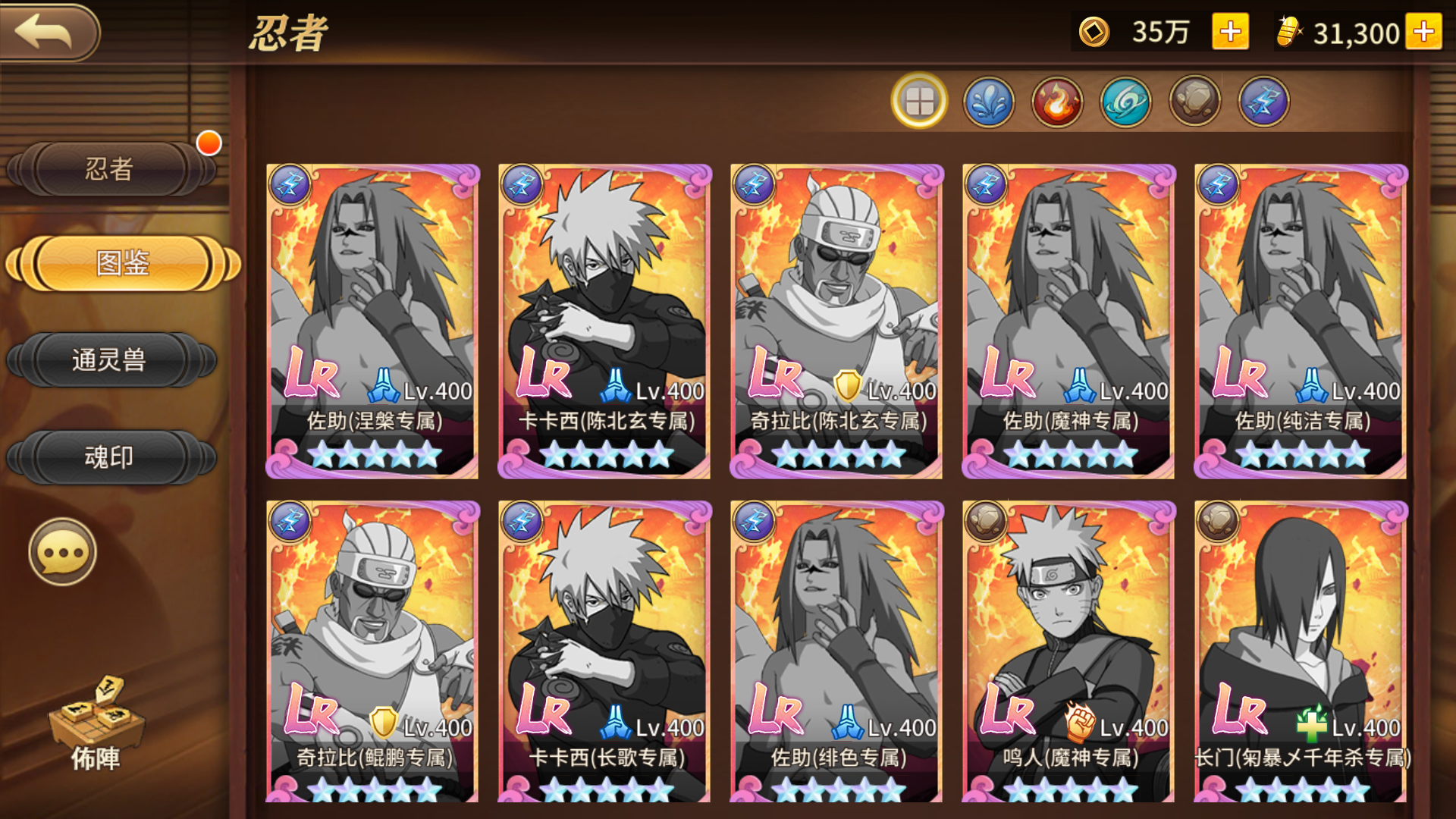The width and height of the screenshot is (1456, 819).
Task: Switch to the 图鉴 tab
Action: (122, 264)
